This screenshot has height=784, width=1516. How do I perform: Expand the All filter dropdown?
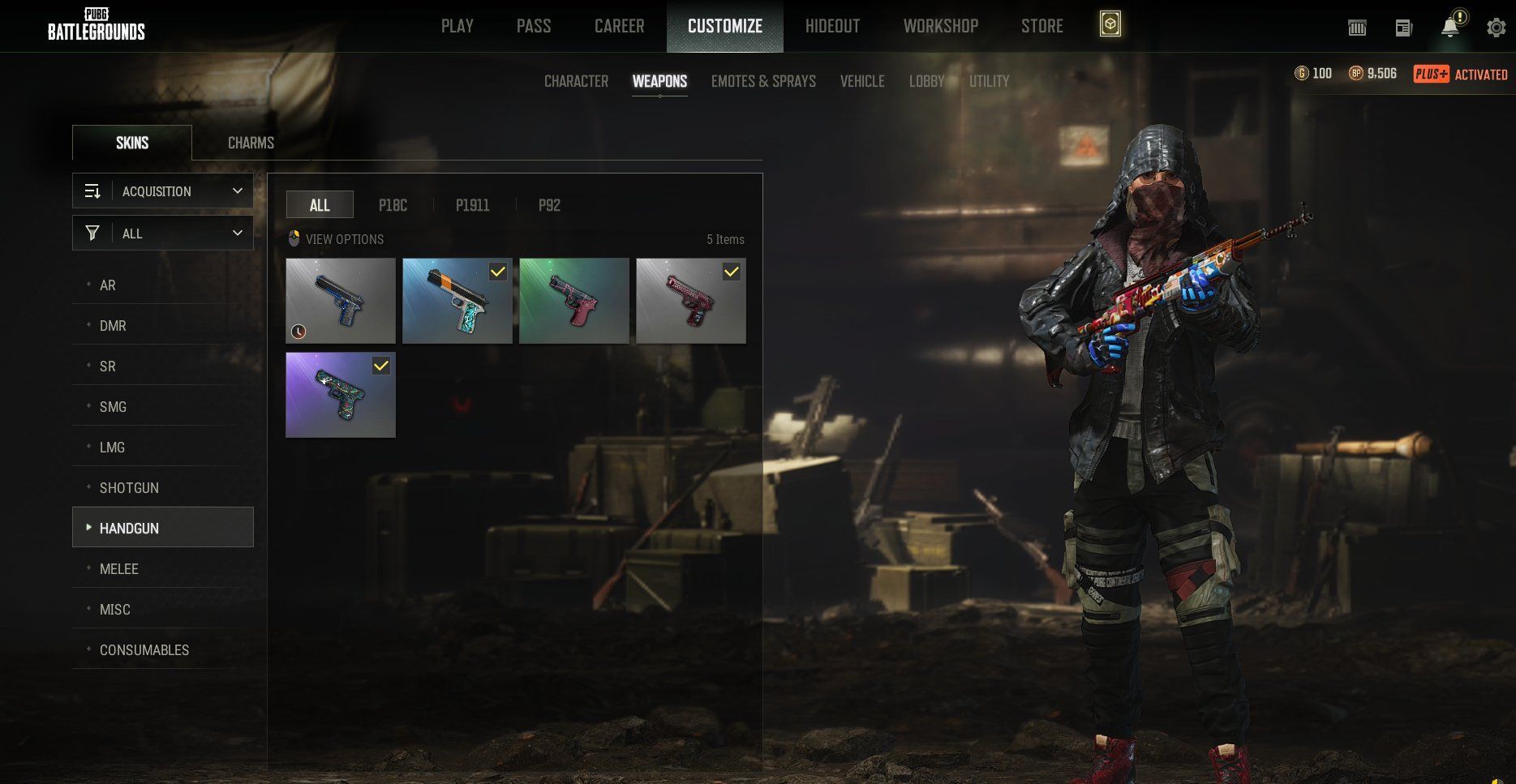coord(163,233)
